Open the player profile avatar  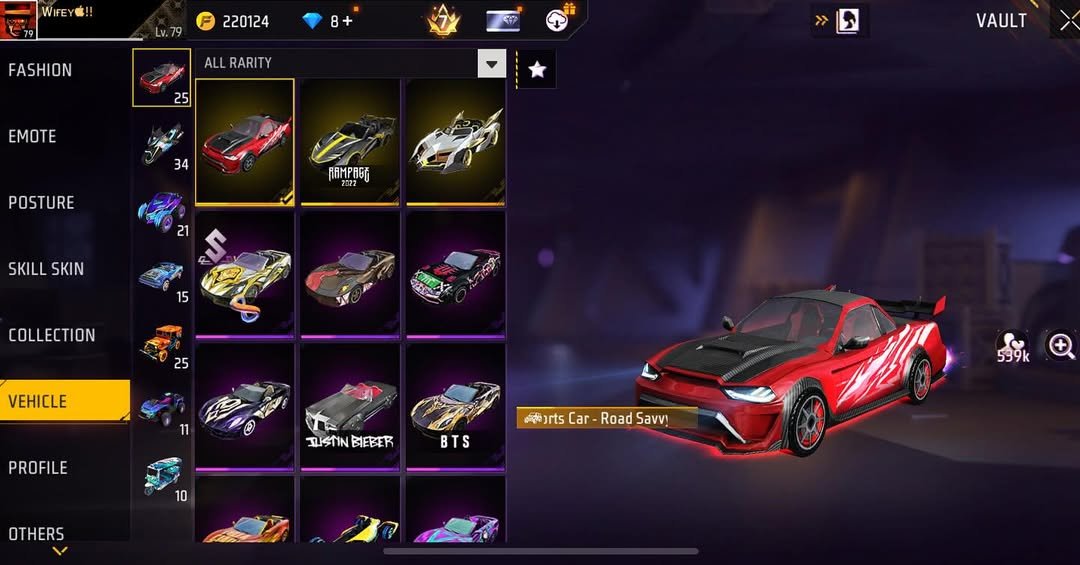[19, 19]
